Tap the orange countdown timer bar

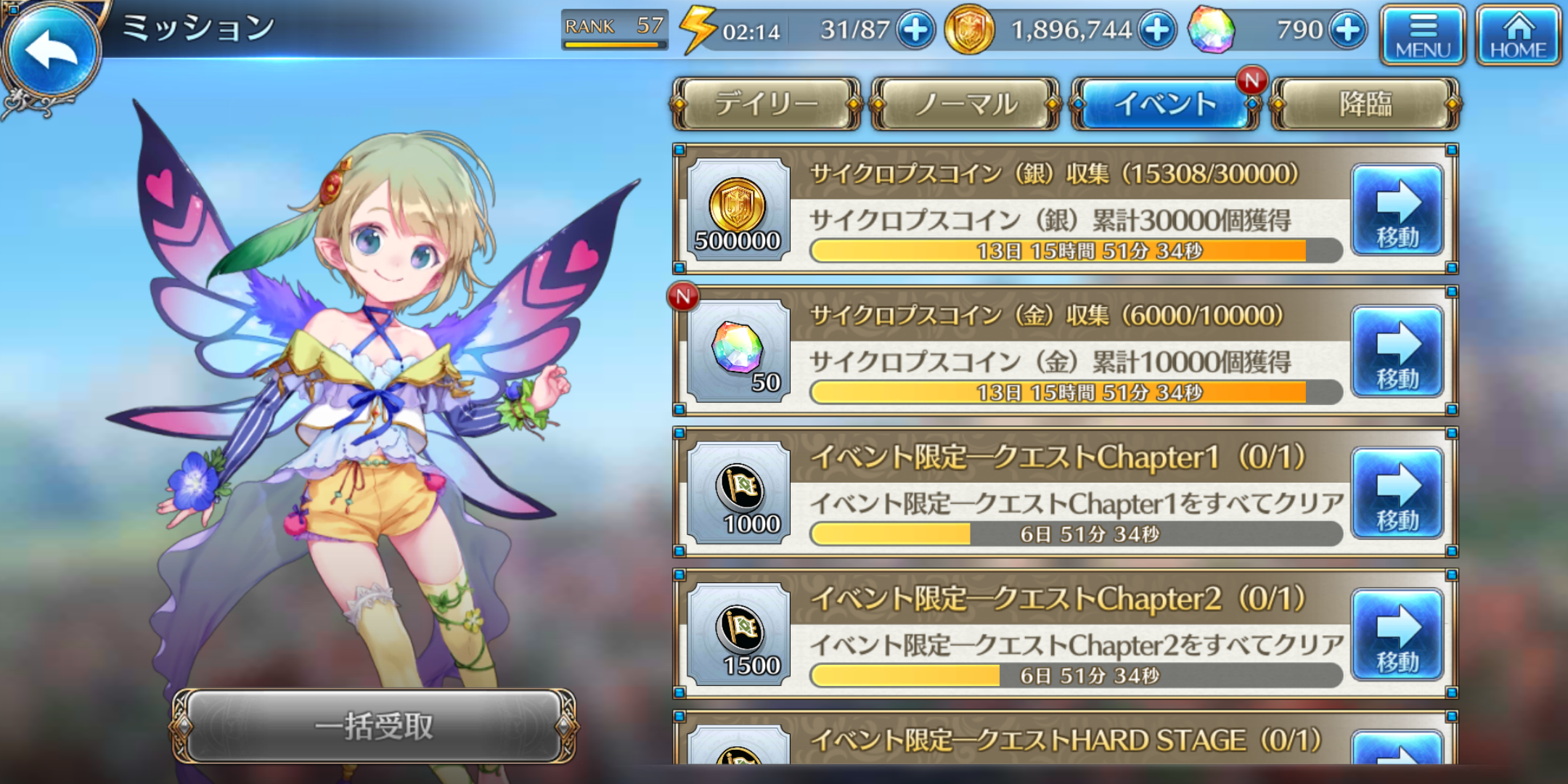[1074, 250]
